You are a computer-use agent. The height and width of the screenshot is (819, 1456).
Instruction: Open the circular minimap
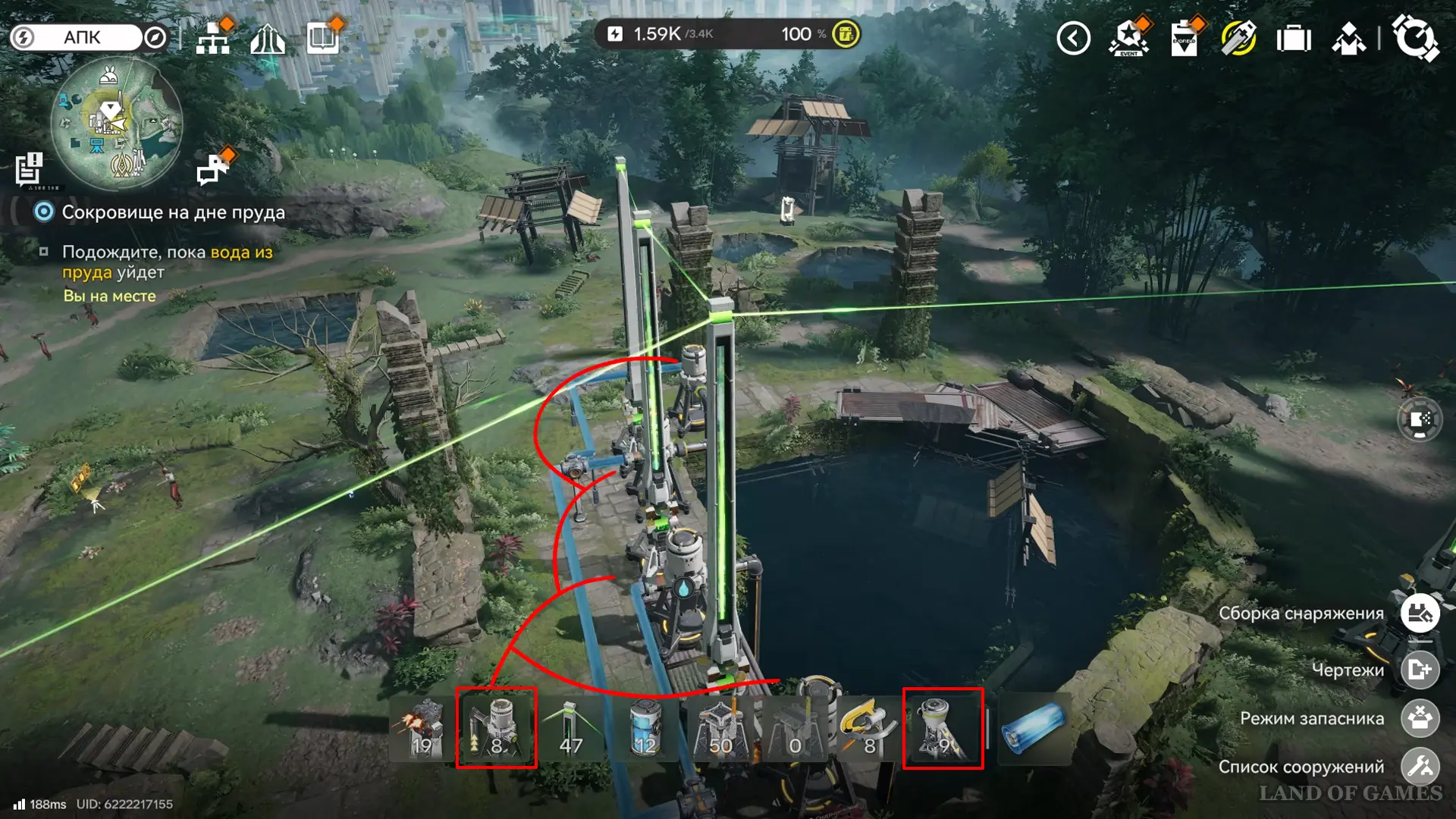tap(116, 123)
